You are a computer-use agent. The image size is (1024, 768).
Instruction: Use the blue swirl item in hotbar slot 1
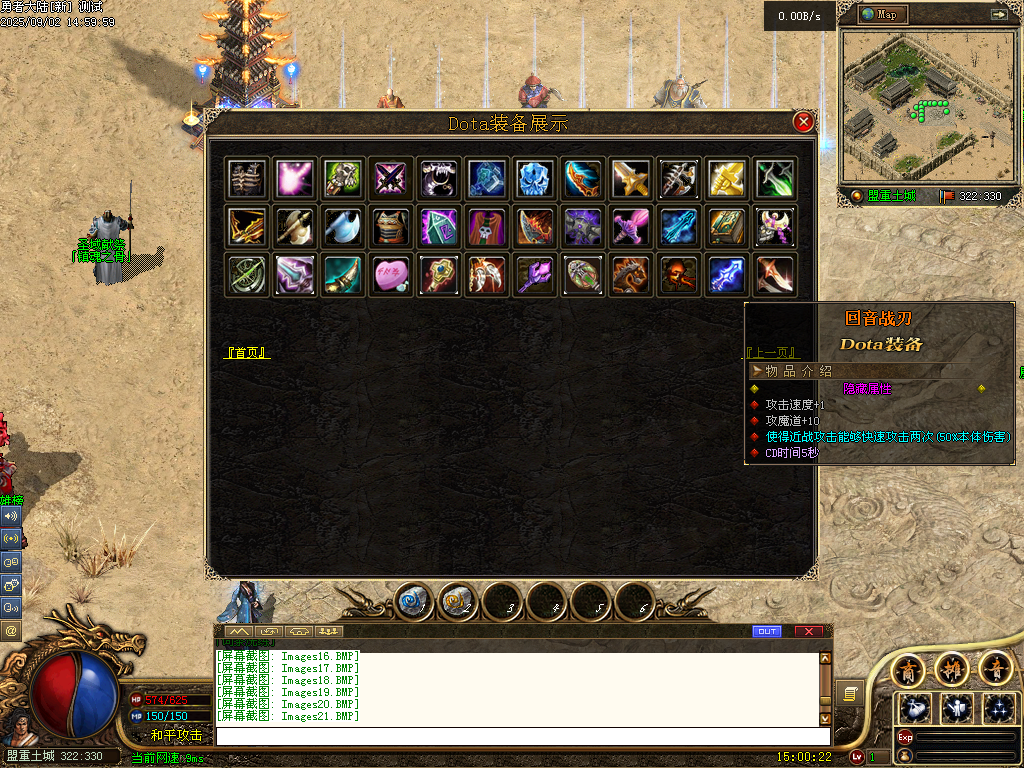click(x=413, y=602)
